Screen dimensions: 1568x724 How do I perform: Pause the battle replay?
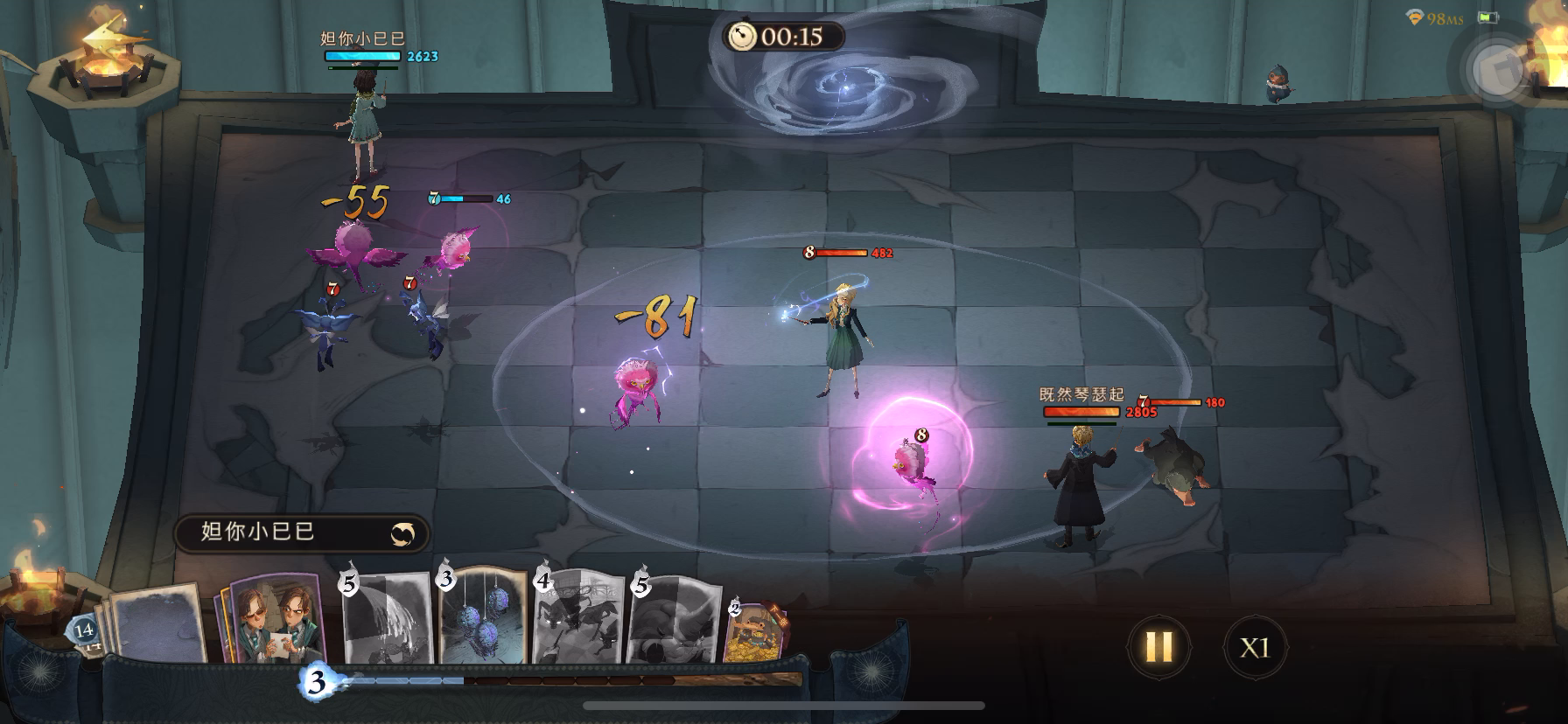(x=1158, y=647)
